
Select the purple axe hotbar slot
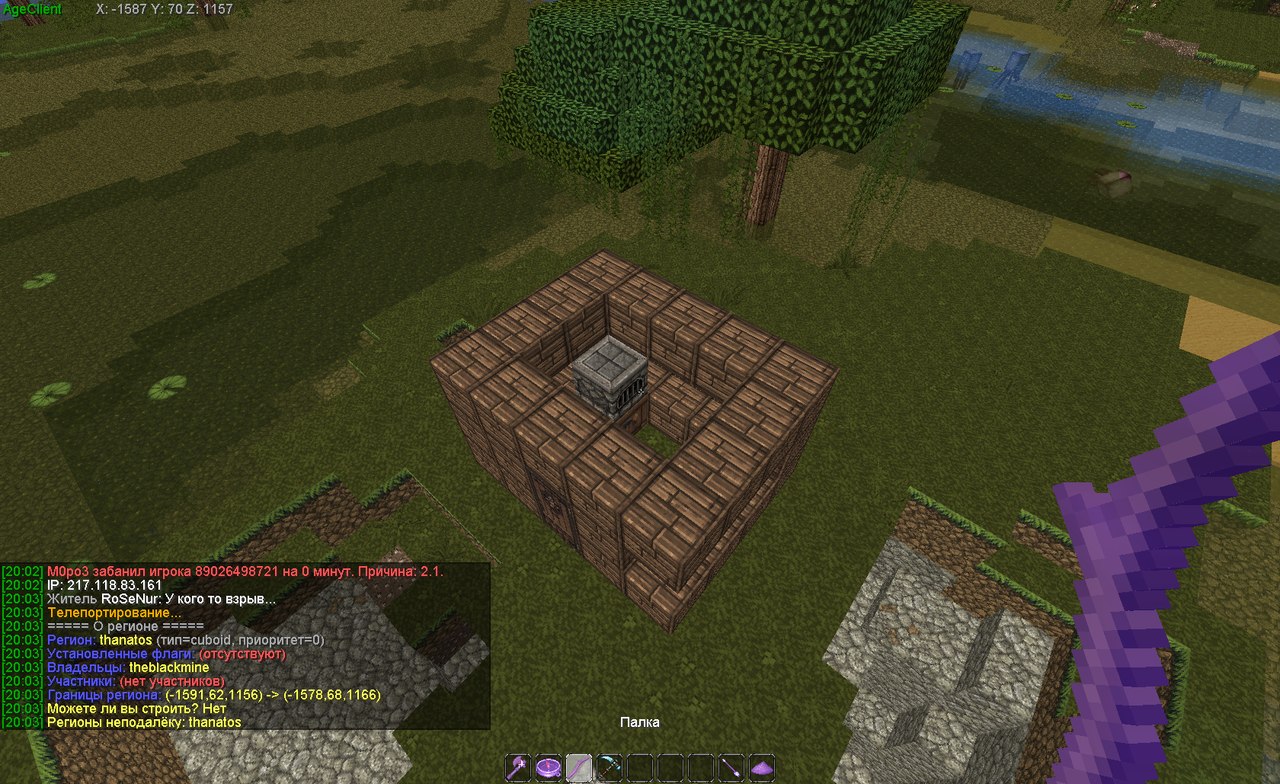point(517,768)
